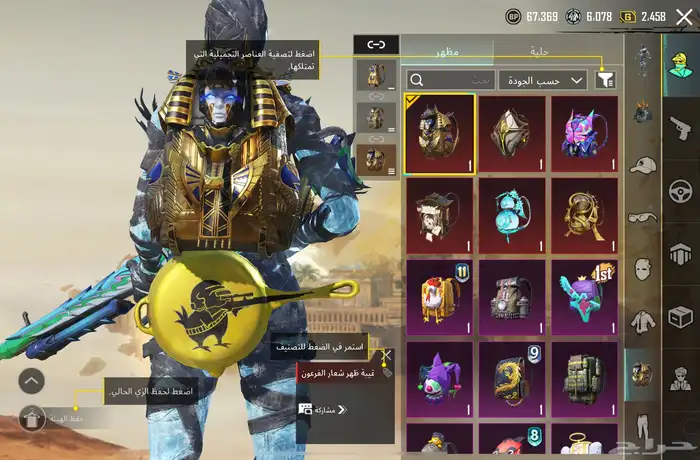Screen dimensions: 700x460
Task: Share the item using مشاركة button
Action: [x=323, y=409]
